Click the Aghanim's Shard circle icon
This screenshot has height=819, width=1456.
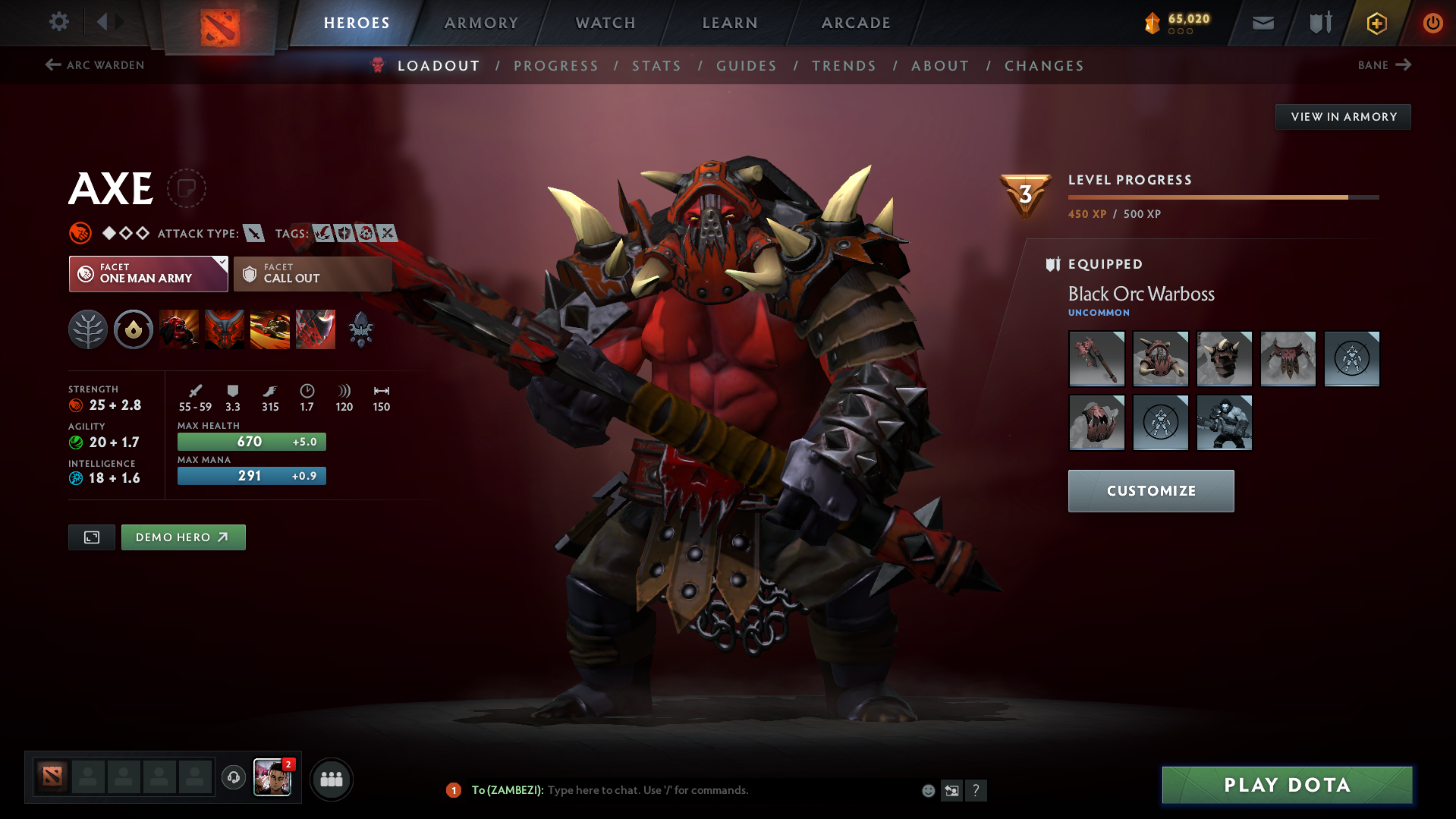point(133,329)
